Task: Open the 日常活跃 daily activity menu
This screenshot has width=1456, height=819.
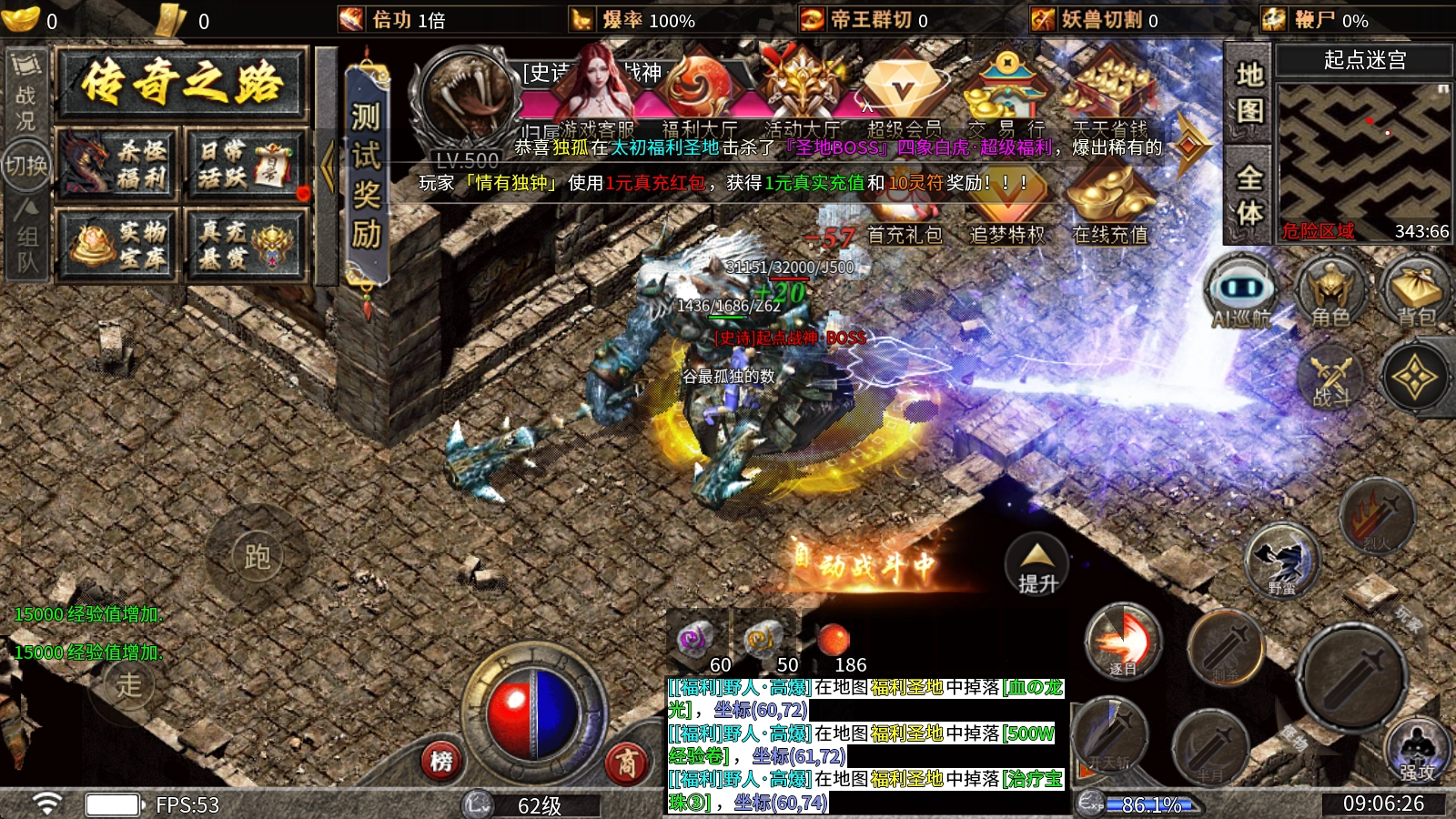Action: (246, 165)
